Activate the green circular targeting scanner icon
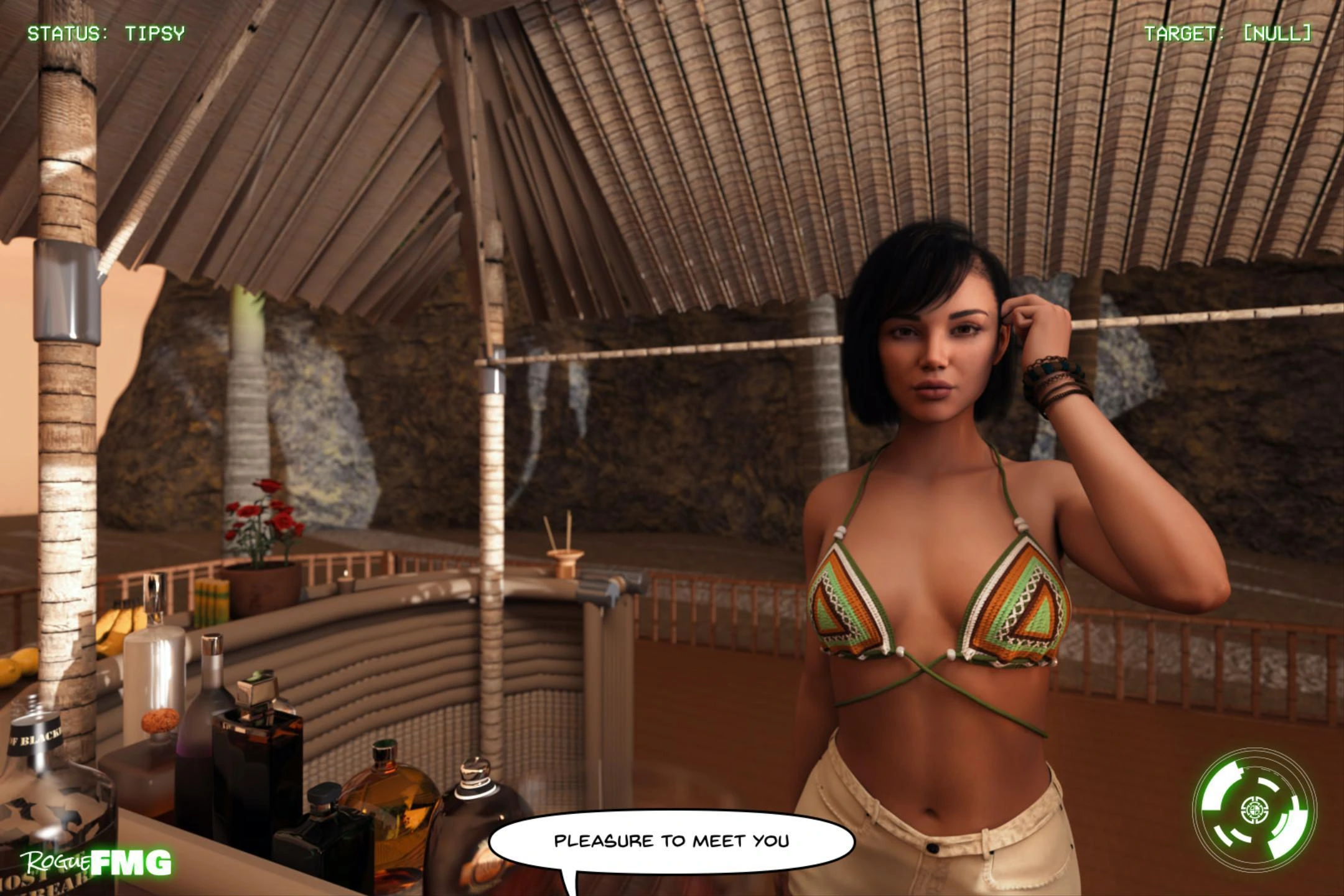This screenshot has height=896, width=1344. [1254, 810]
